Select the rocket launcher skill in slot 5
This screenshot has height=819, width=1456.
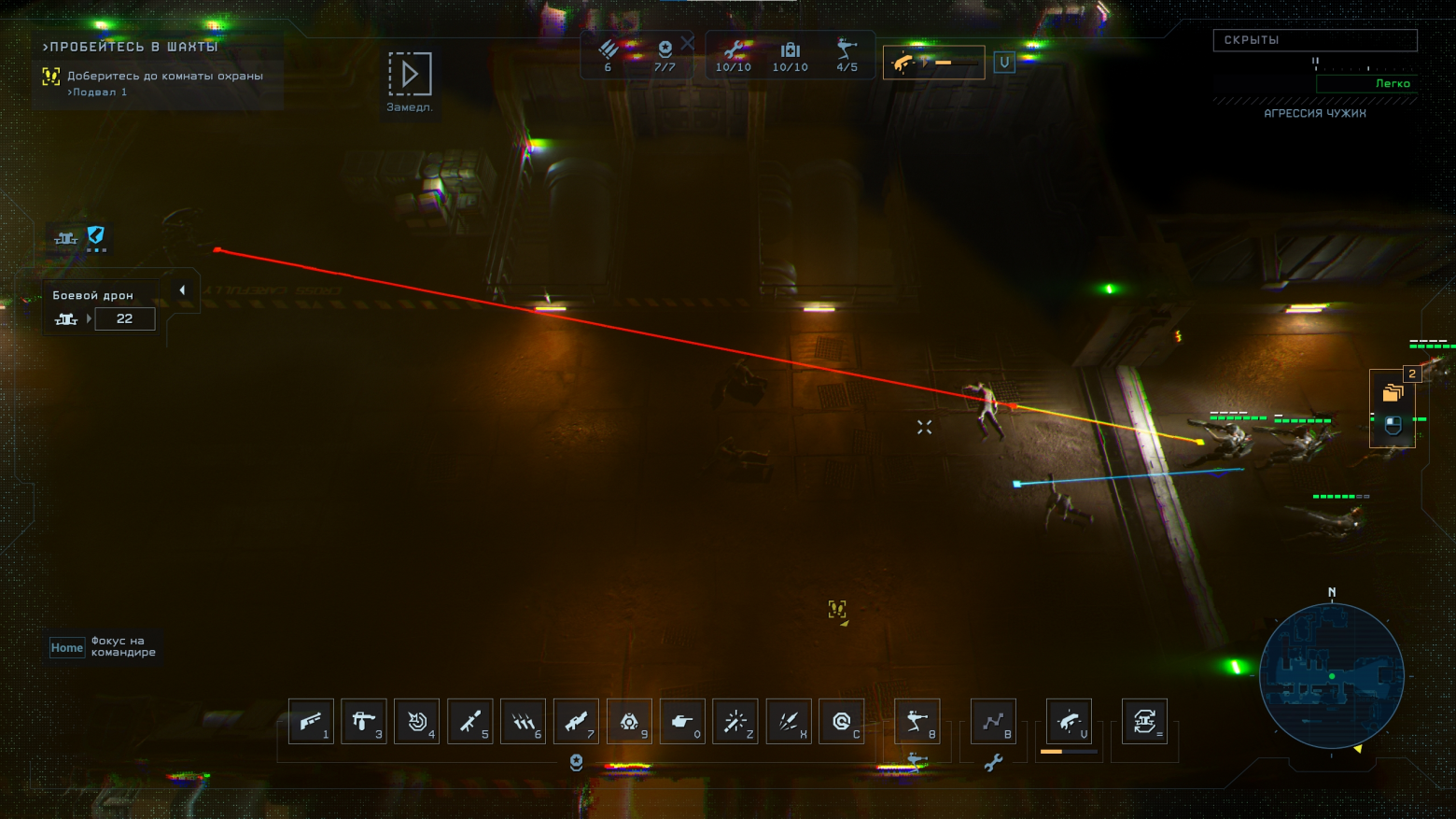click(x=470, y=721)
